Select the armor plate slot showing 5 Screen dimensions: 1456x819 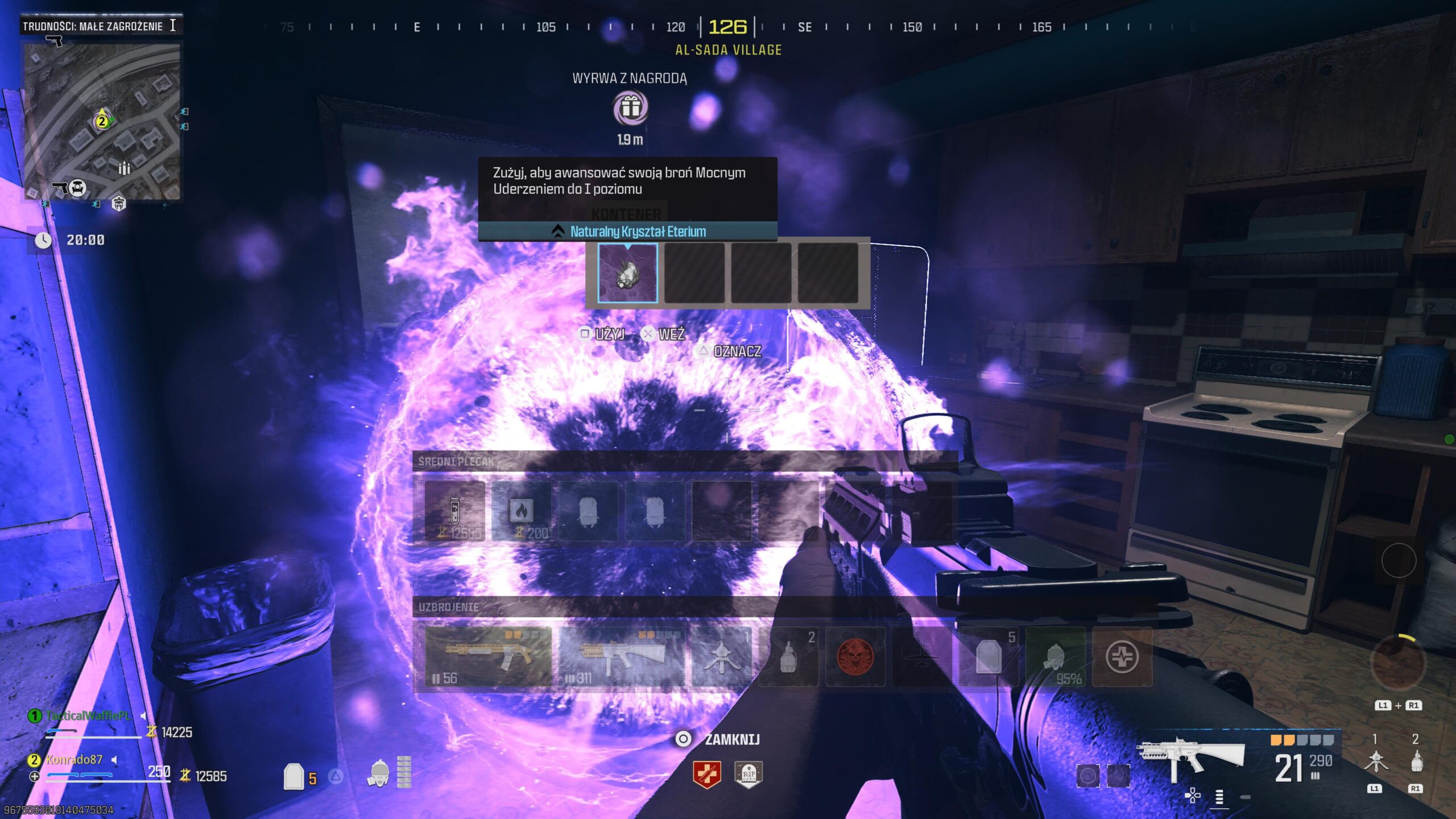[988, 656]
